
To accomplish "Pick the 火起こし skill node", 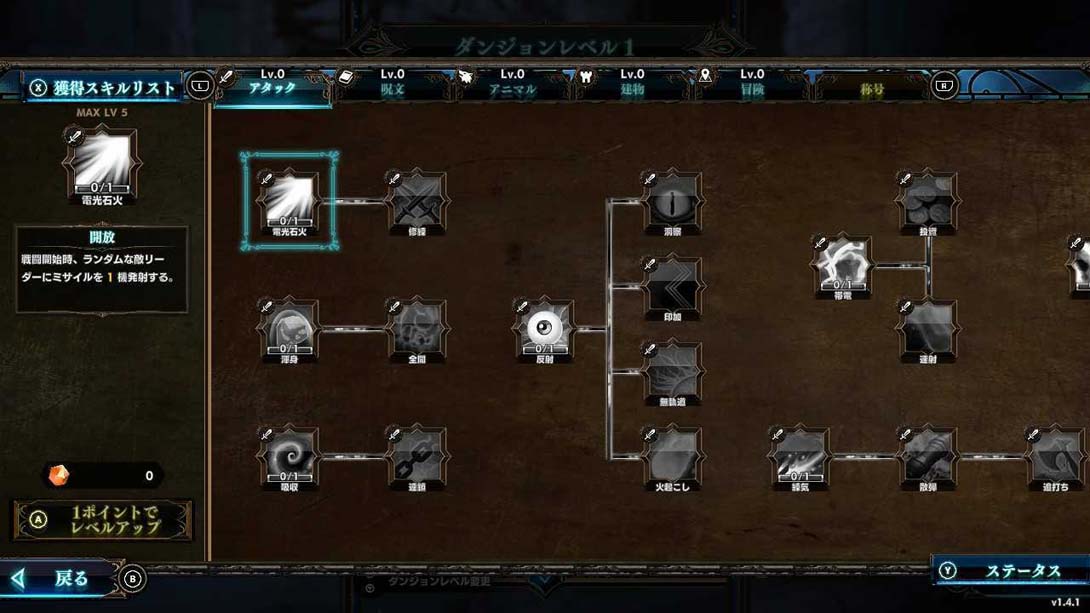I will click(673, 457).
